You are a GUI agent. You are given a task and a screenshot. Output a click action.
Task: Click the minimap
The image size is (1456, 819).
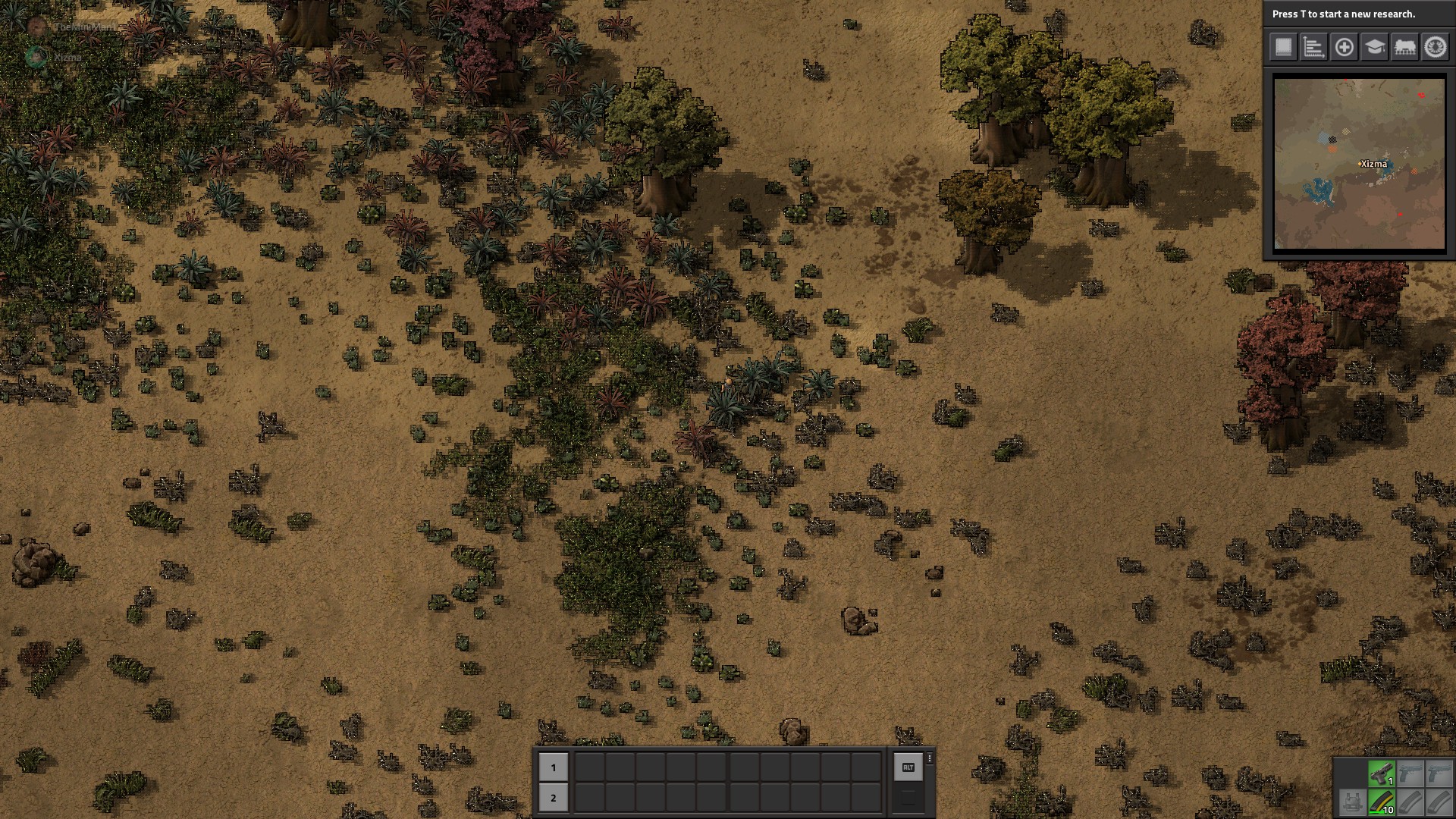coord(1359,163)
